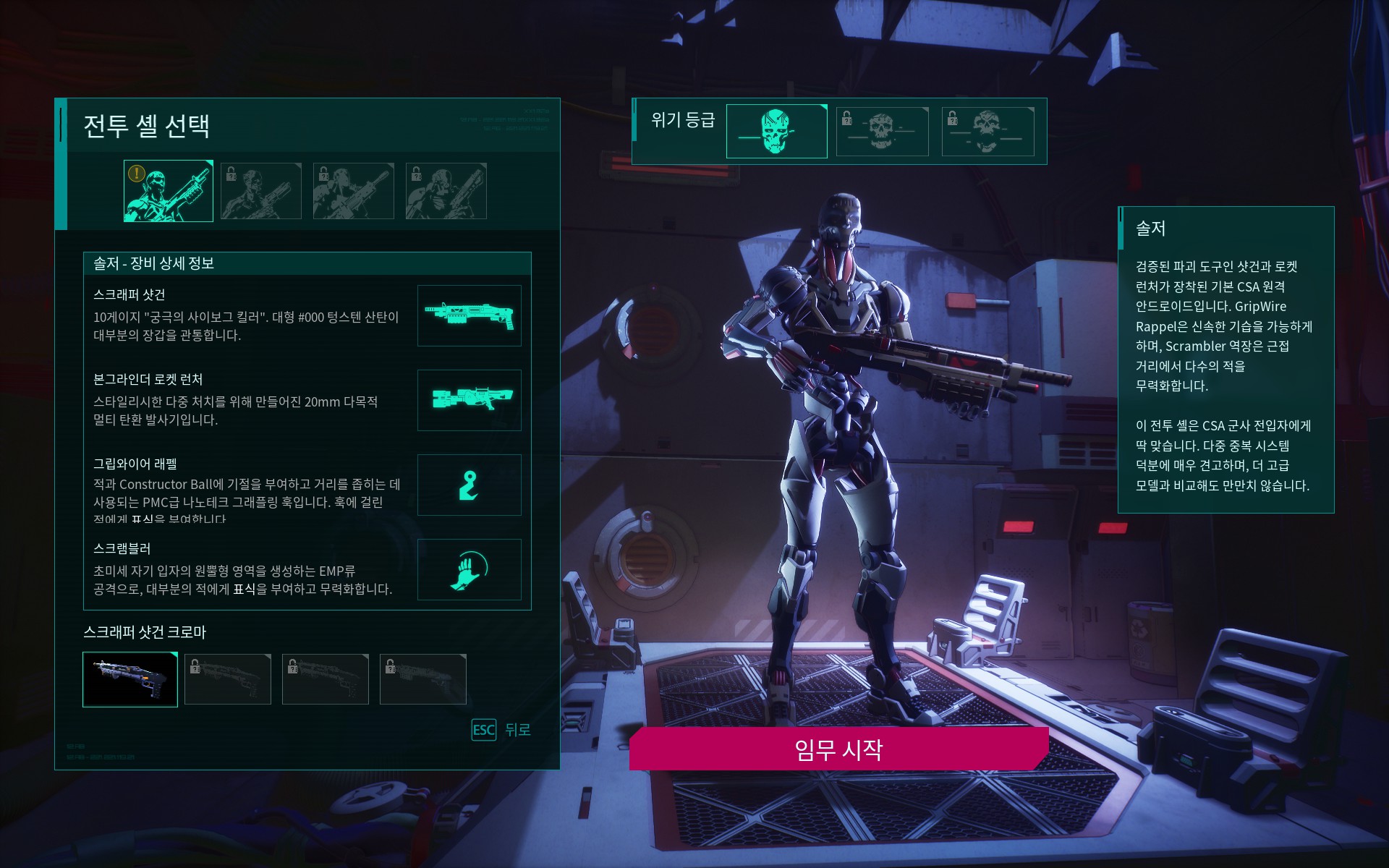Choose the first unlocked crisis level skull
The image size is (1389, 868).
776,132
